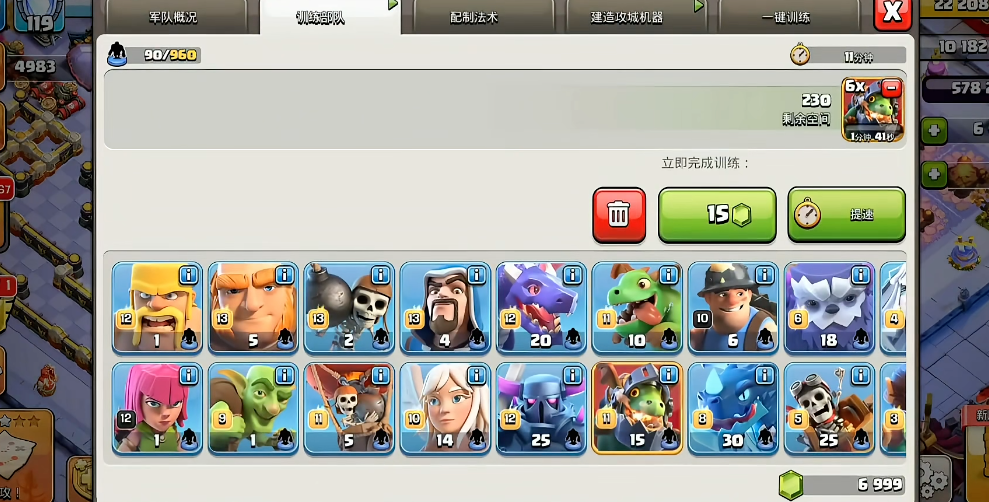
Task: Train a P.E.K.K.A troop
Action: (x=541, y=408)
